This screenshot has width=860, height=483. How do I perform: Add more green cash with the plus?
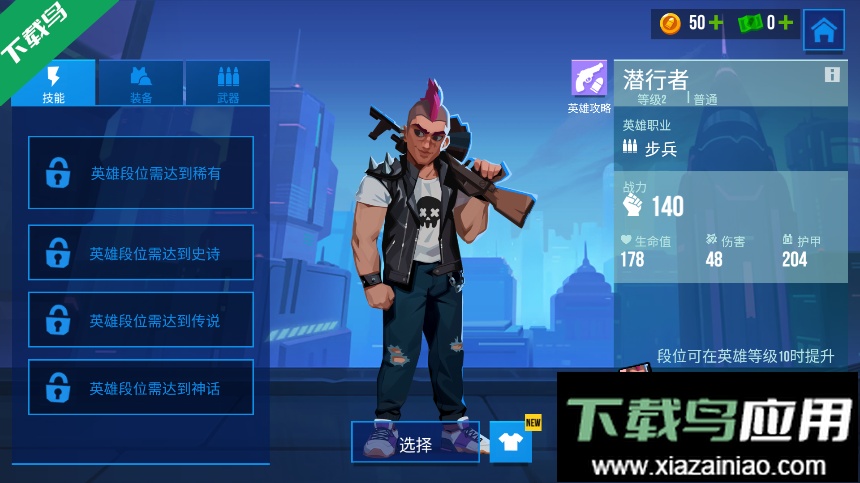[786, 22]
